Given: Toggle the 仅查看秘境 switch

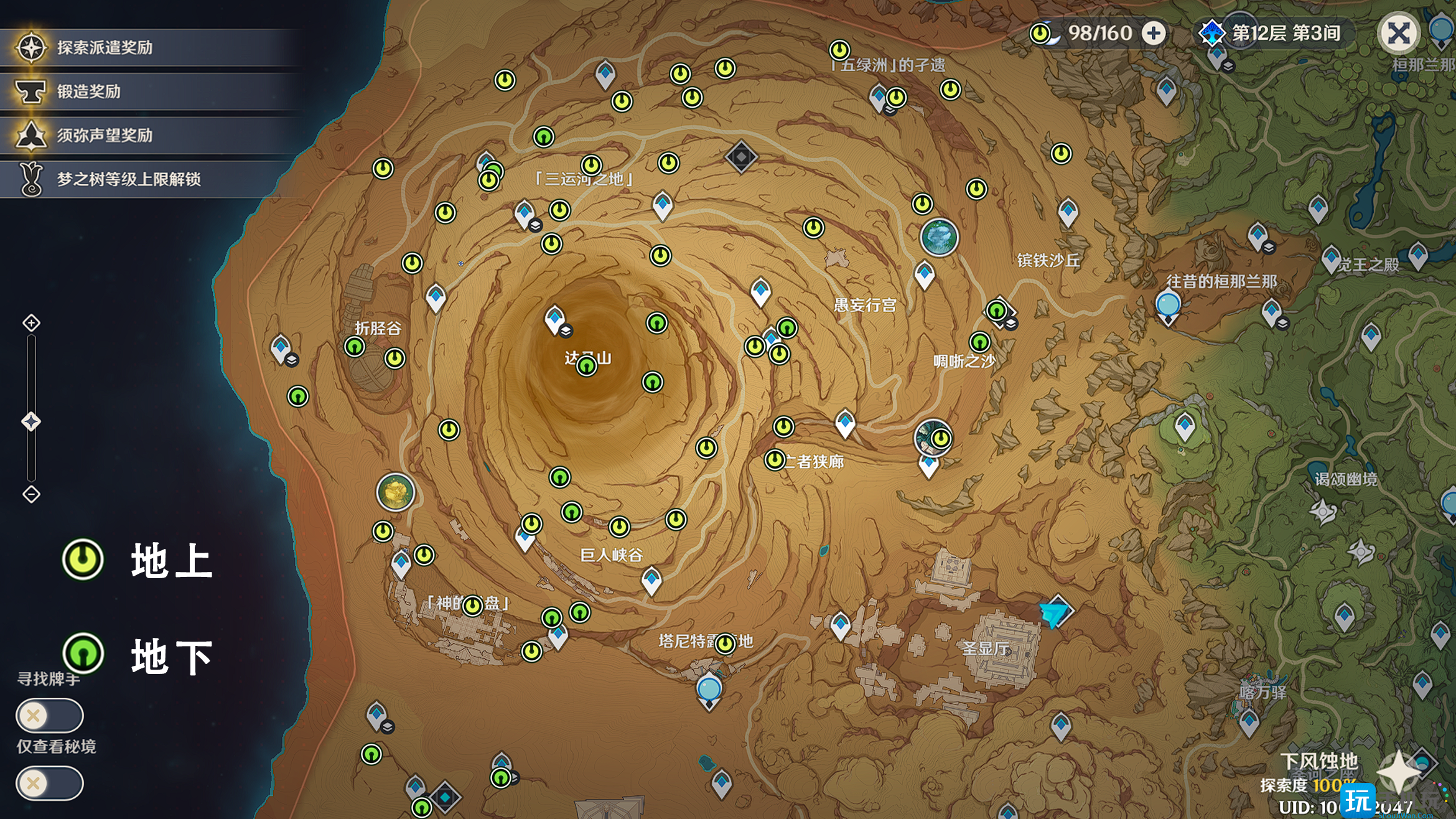Looking at the screenshot, I should tap(49, 783).
